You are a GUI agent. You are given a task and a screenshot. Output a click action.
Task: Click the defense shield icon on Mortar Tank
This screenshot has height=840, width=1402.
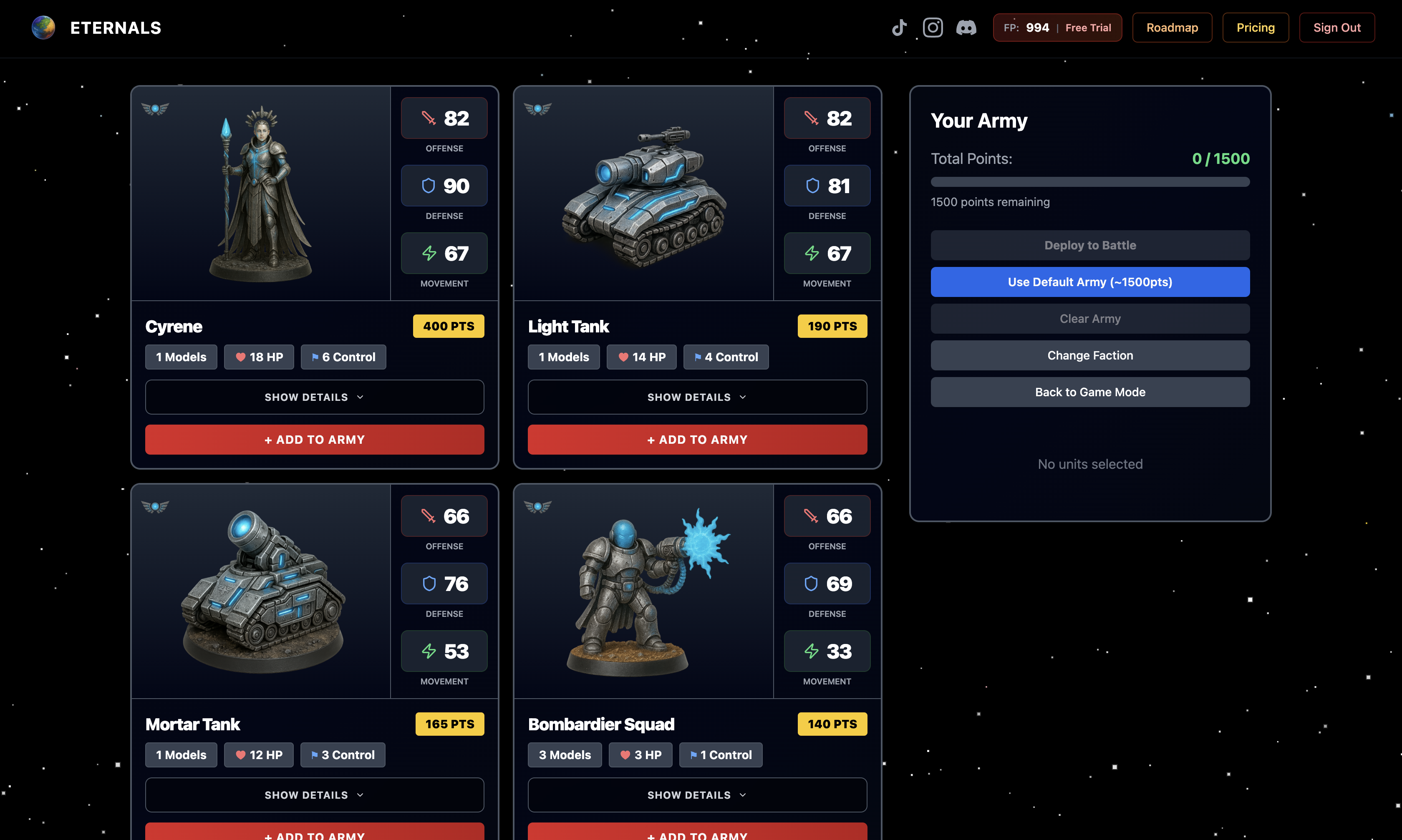tap(429, 583)
